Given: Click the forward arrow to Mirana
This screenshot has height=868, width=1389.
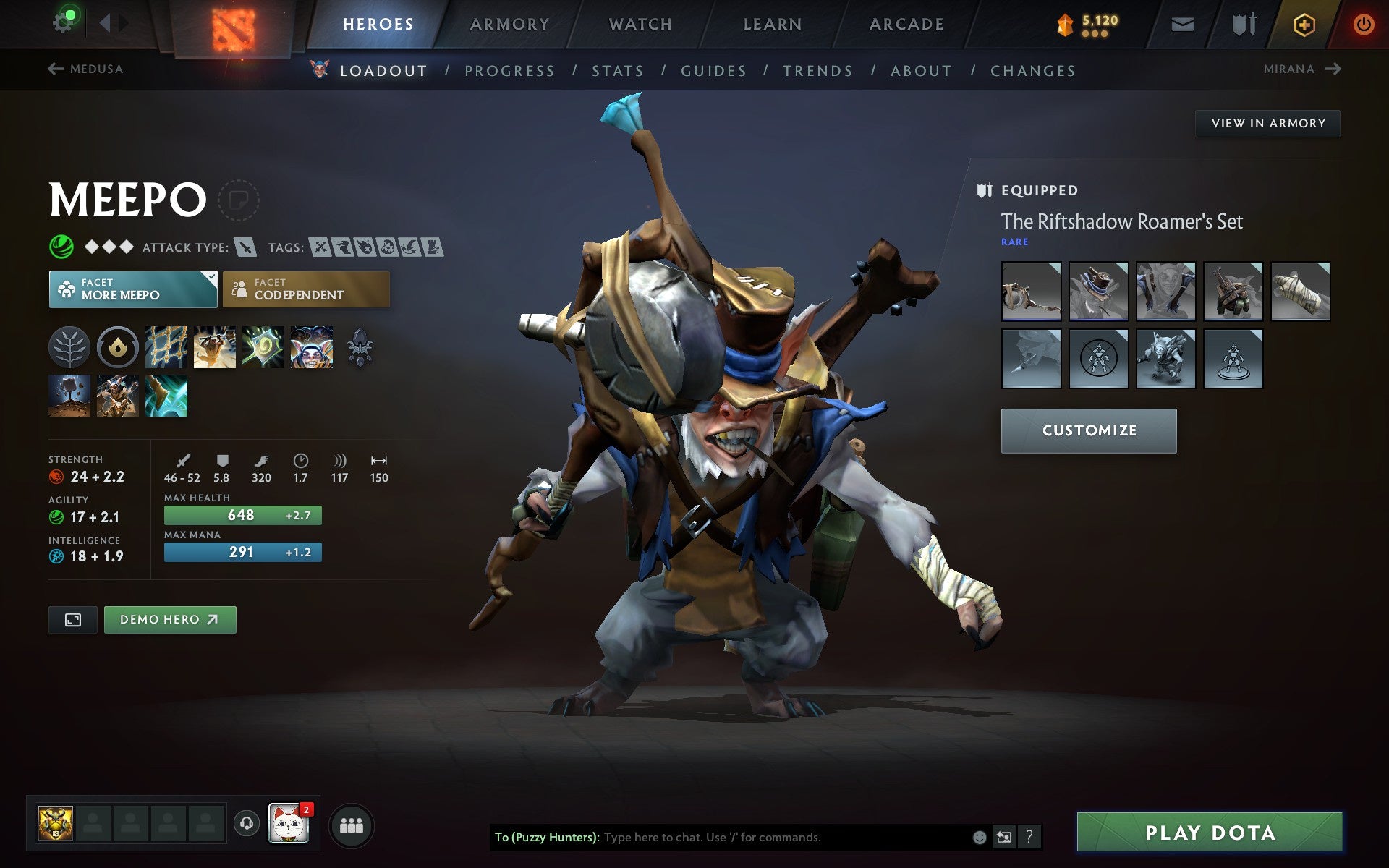Looking at the screenshot, I should (x=1335, y=69).
